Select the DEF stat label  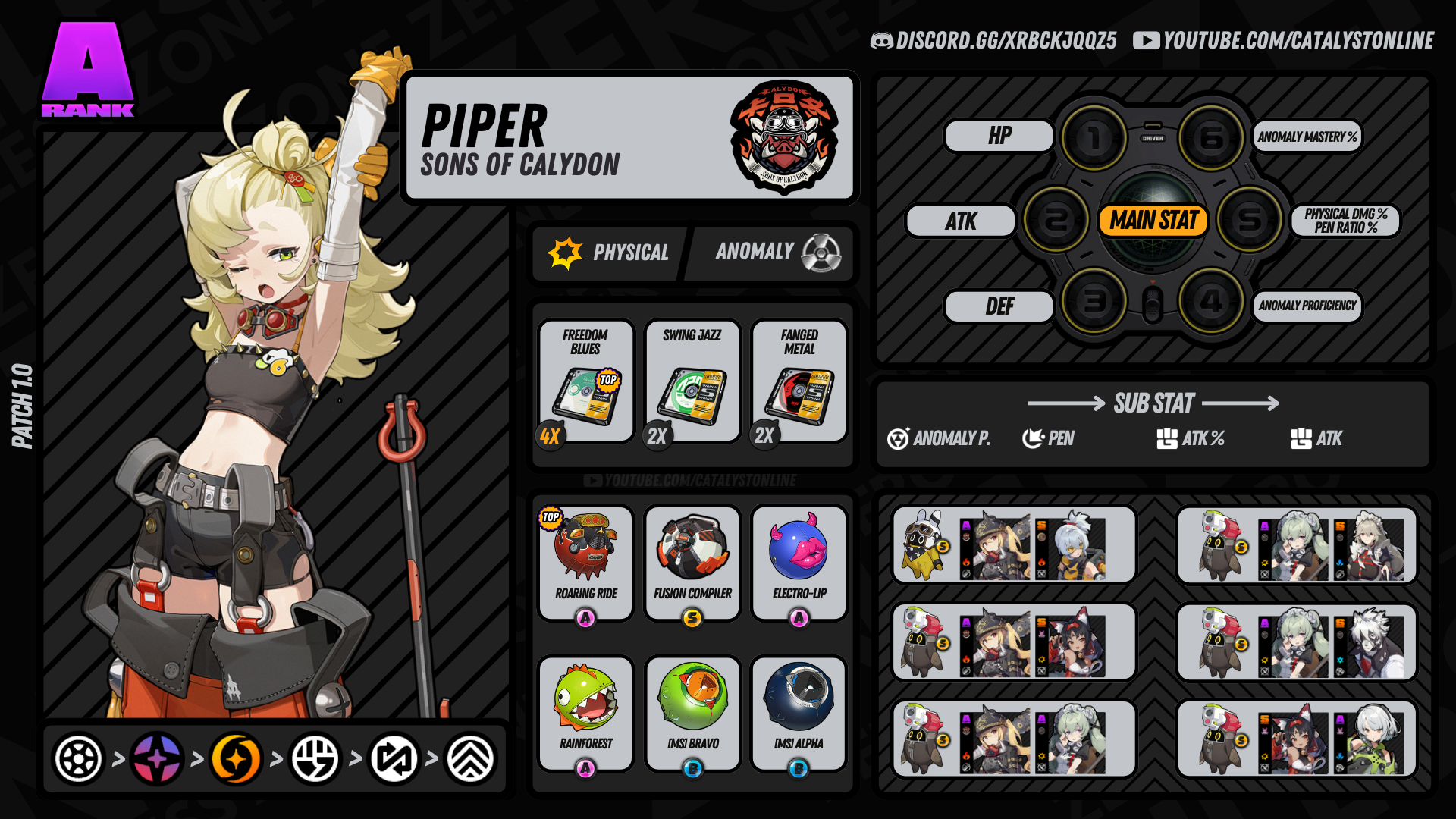(999, 306)
